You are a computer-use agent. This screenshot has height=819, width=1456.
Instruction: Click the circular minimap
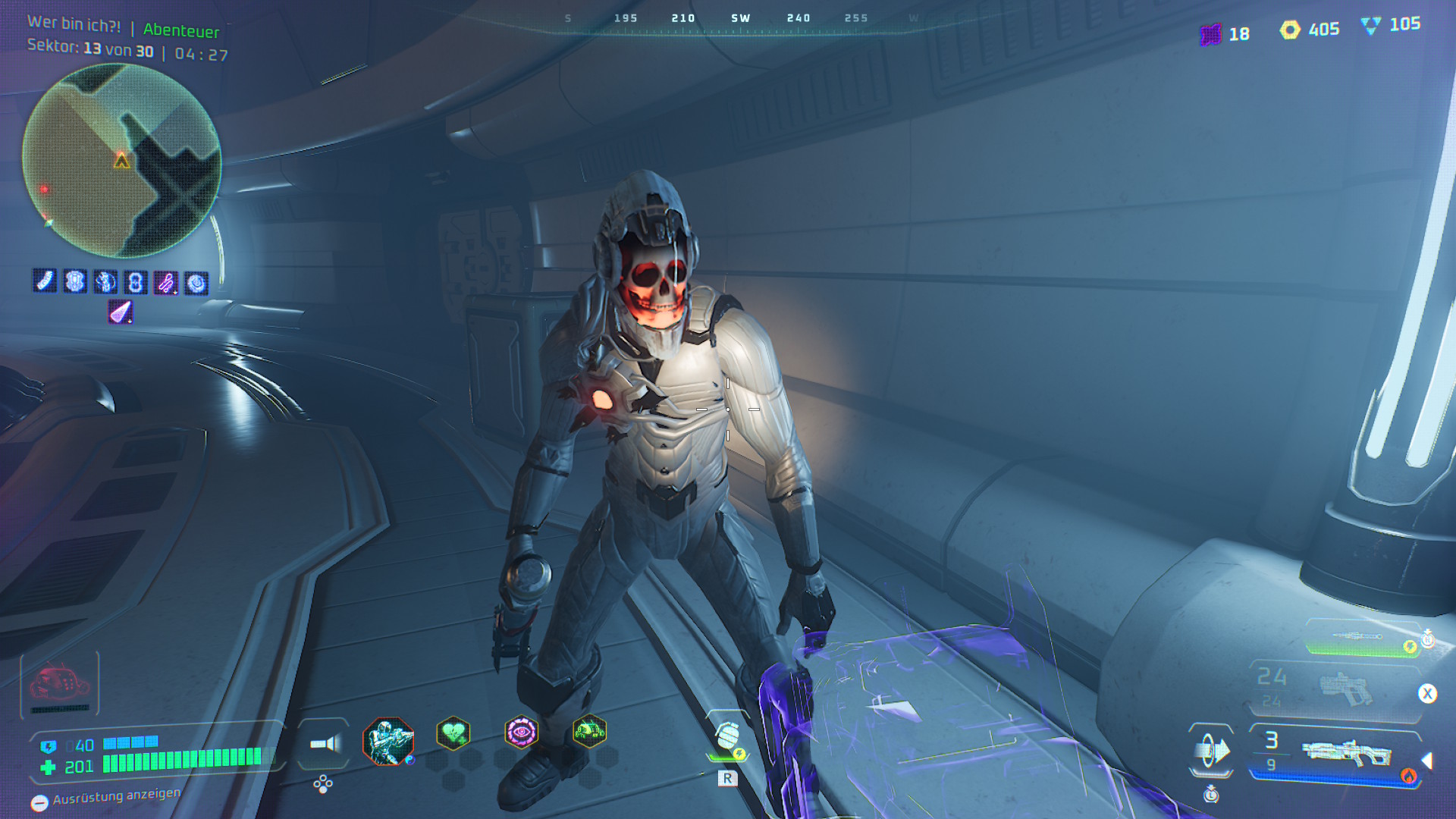pyautogui.click(x=121, y=161)
